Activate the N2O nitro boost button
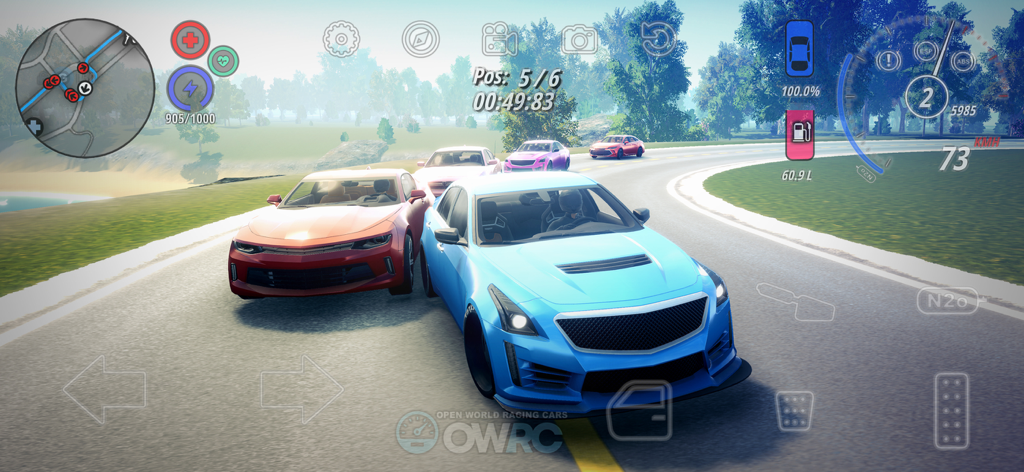This screenshot has width=1024, height=472. coord(947,299)
